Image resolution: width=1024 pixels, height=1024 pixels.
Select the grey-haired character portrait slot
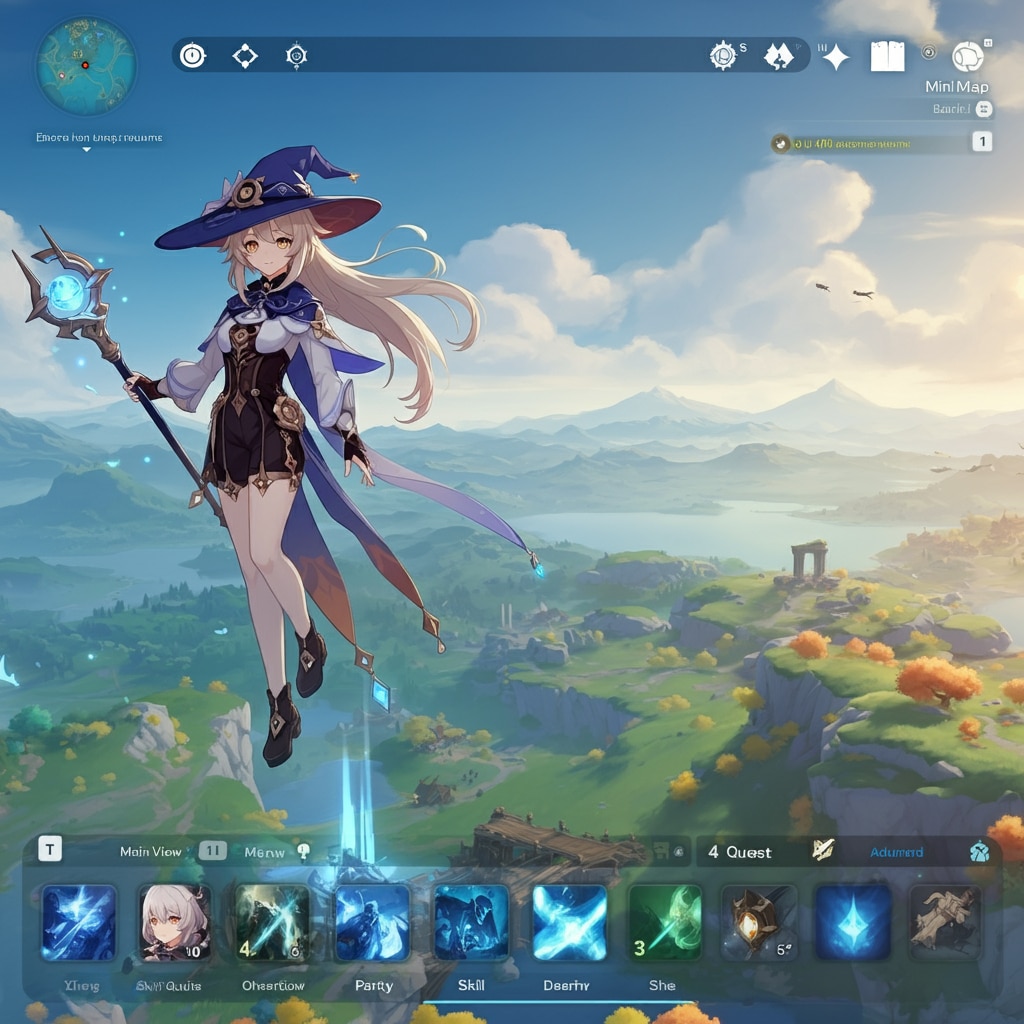[x=174, y=923]
